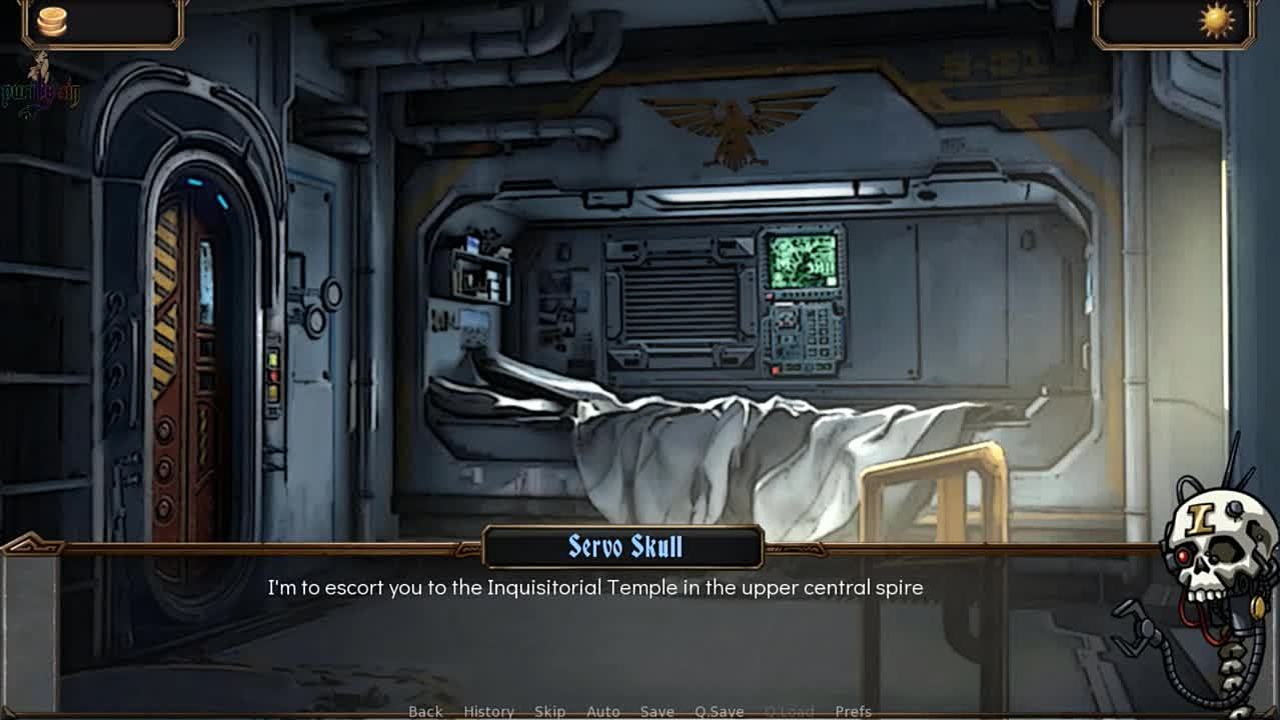Toggle Auto dialogue advance
The width and height of the screenshot is (1280, 720).
pyautogui.click(x=603, y=711)
